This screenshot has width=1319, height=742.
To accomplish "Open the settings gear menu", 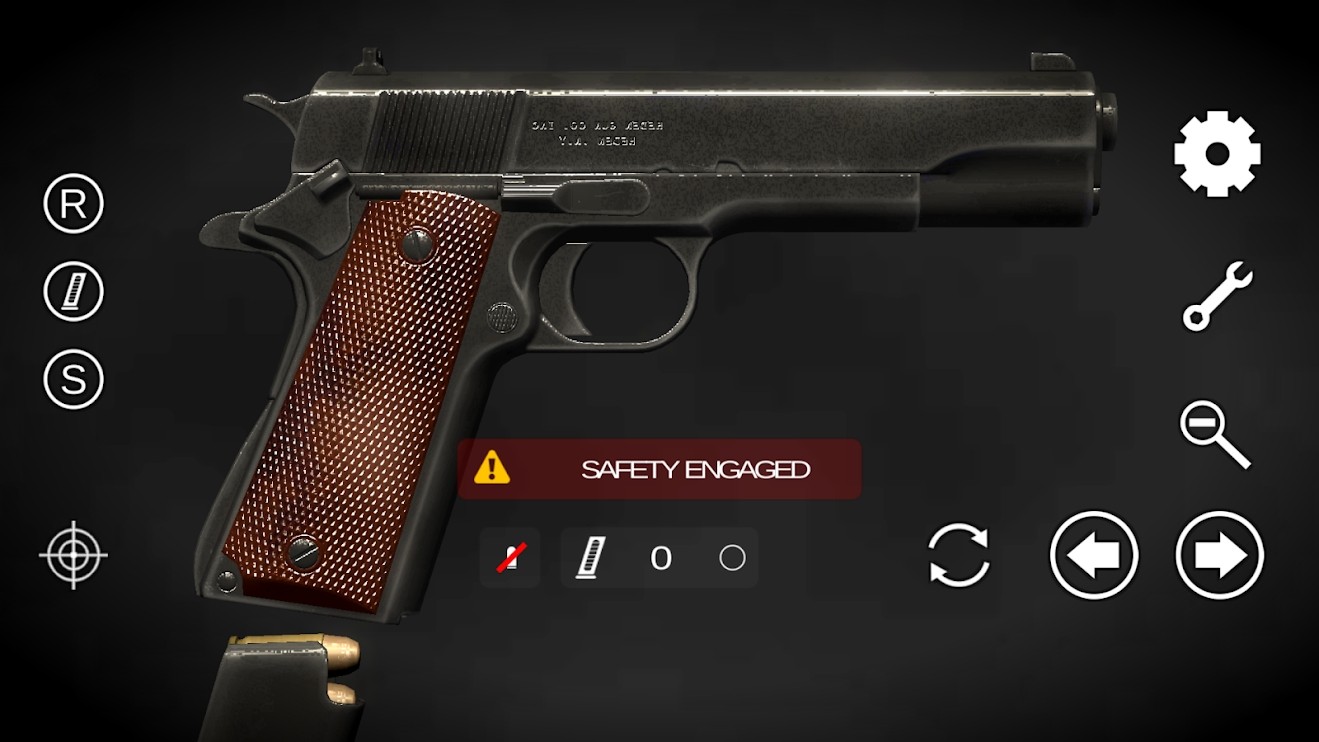I will click(1216, 153).
